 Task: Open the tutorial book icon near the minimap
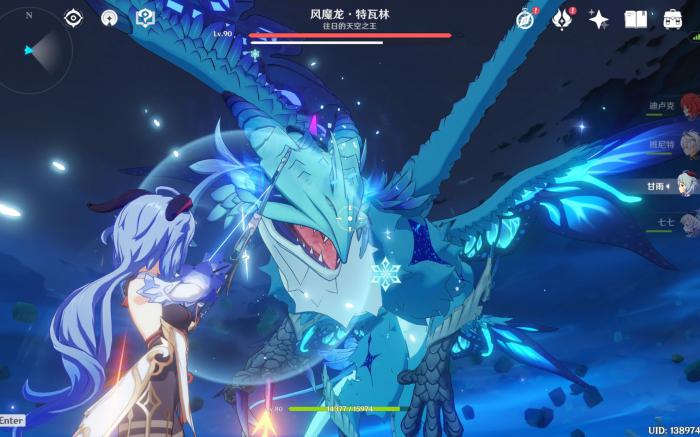(145, 17)
